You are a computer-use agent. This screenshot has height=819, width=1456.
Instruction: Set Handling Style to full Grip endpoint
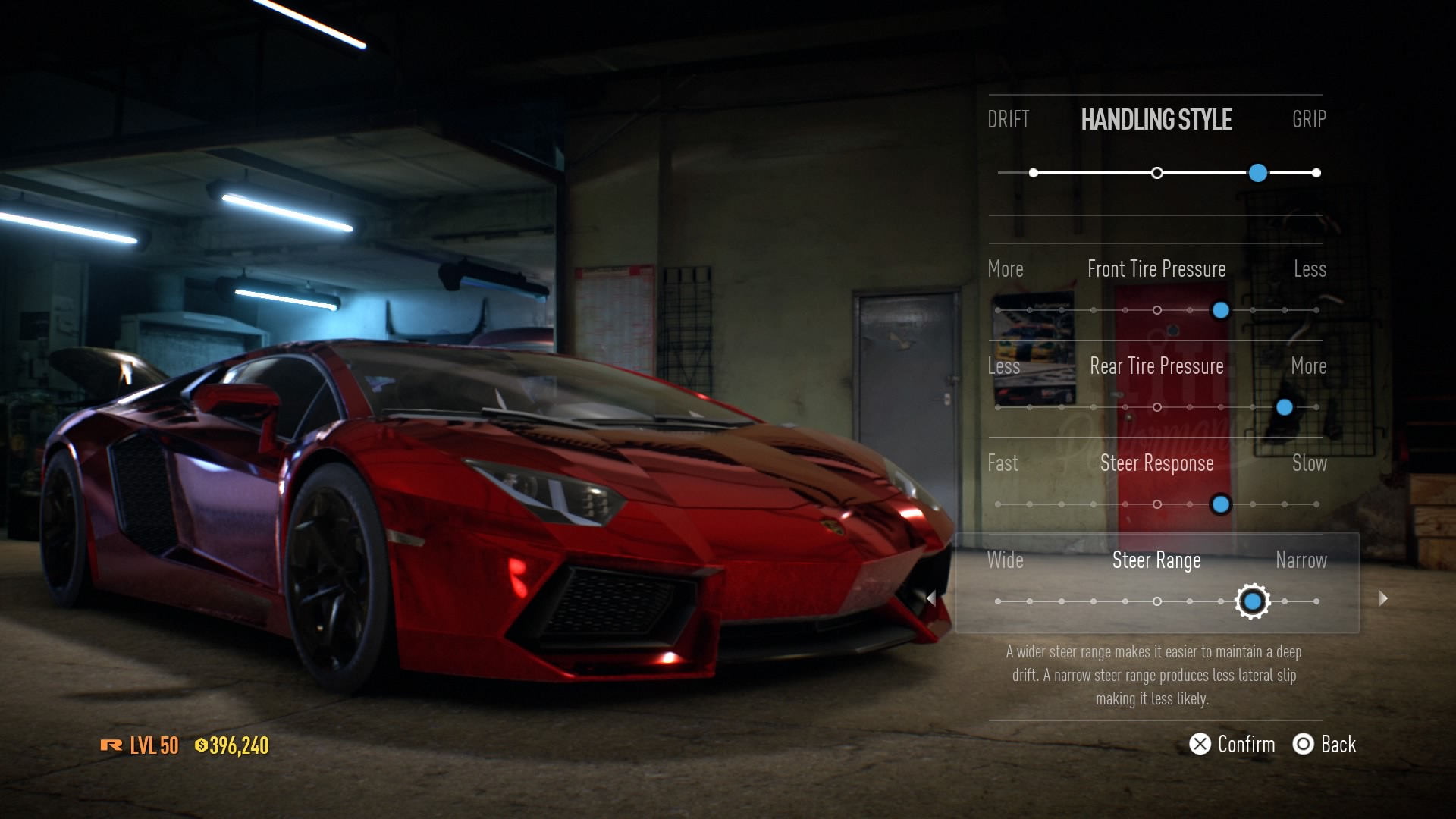tap(1316, 173)
